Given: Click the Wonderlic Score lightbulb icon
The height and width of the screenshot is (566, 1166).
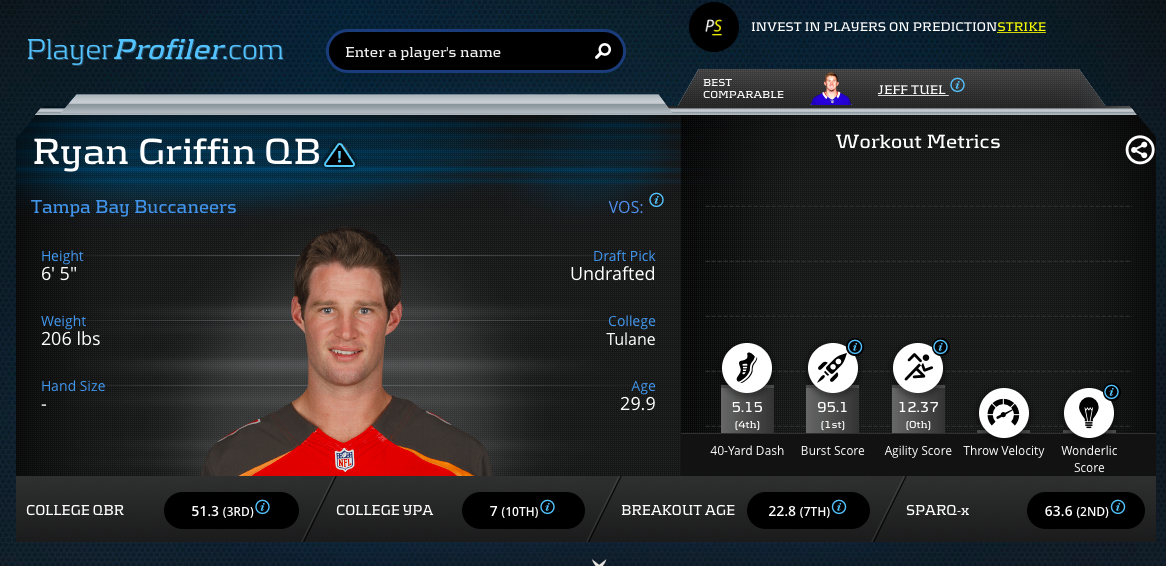Looking at the screenshot, I should (1088, 412).
